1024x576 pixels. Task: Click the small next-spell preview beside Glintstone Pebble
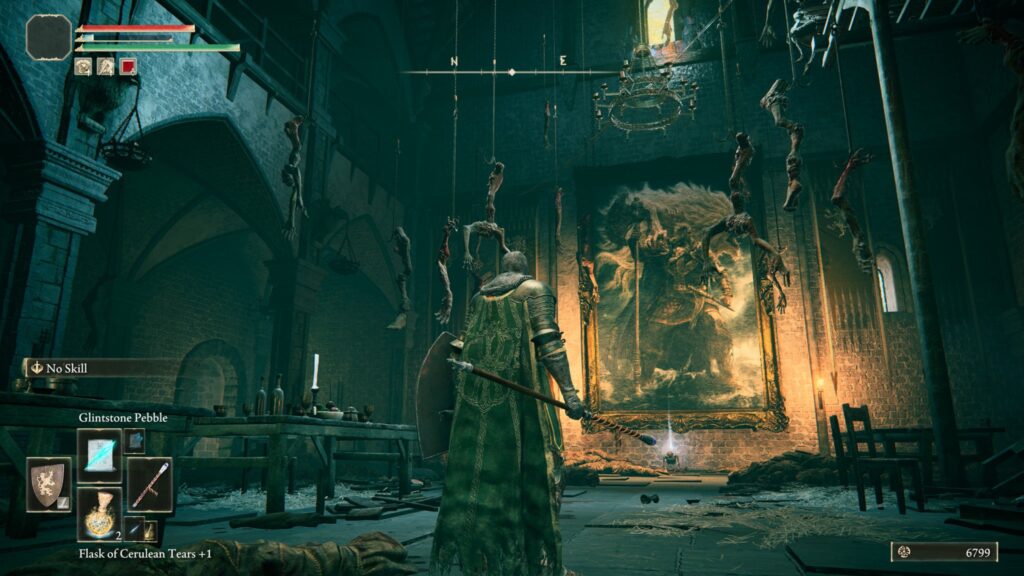pyautogui.click(x=133, y=441)
